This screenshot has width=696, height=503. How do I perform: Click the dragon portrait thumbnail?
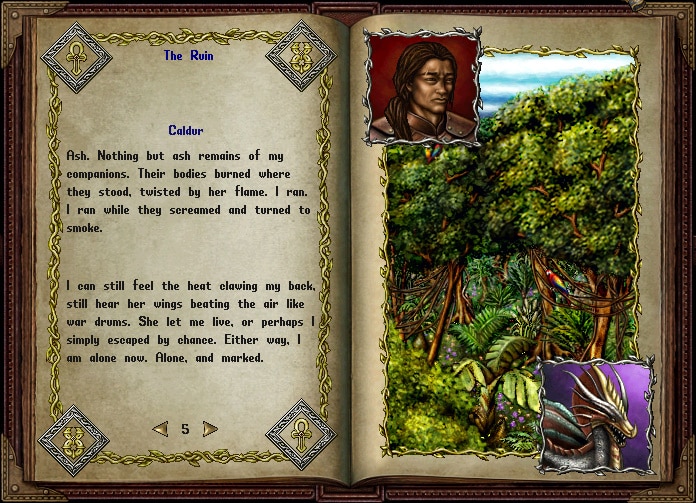coord(596,416)
